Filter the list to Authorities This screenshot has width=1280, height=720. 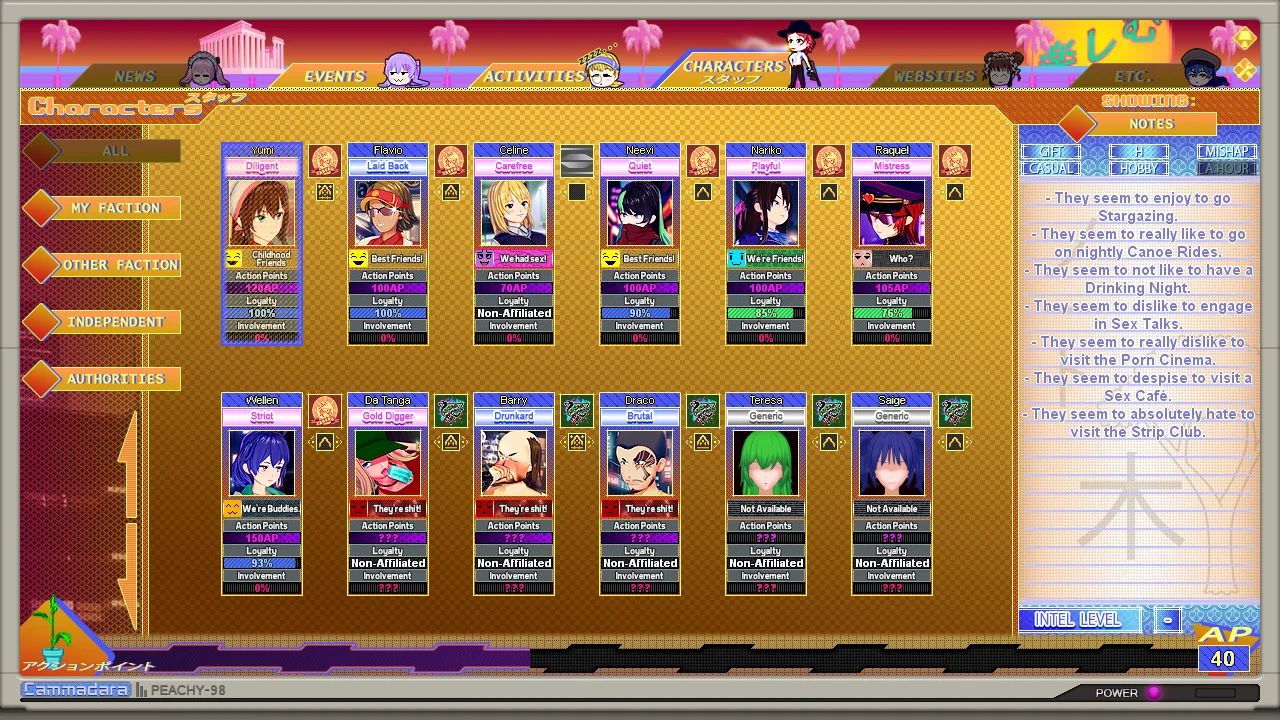(115, 379)
